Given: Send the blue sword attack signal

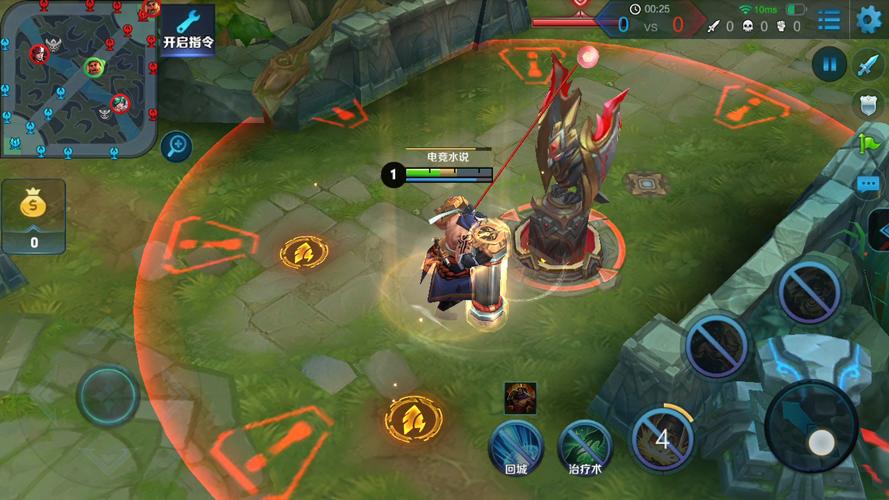Looking at the screenshot, I should (x=867, y=66).
